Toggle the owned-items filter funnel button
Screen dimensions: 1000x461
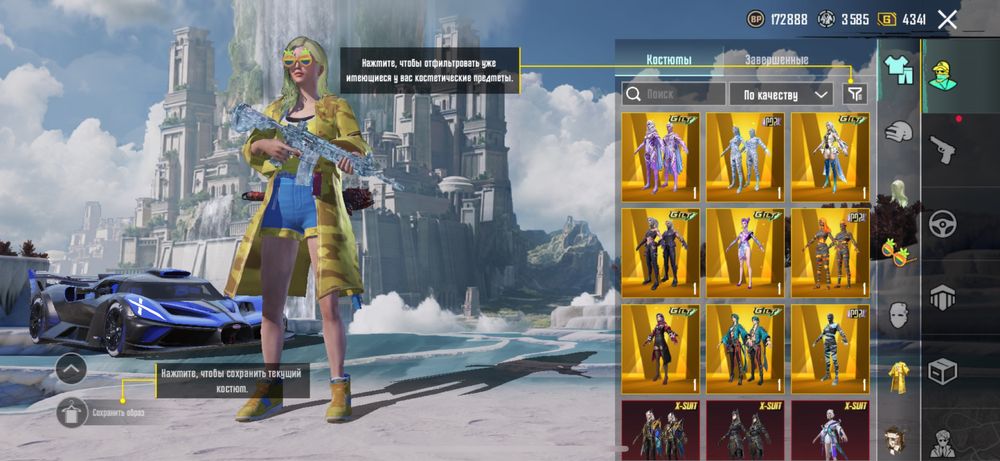(855, 93)
